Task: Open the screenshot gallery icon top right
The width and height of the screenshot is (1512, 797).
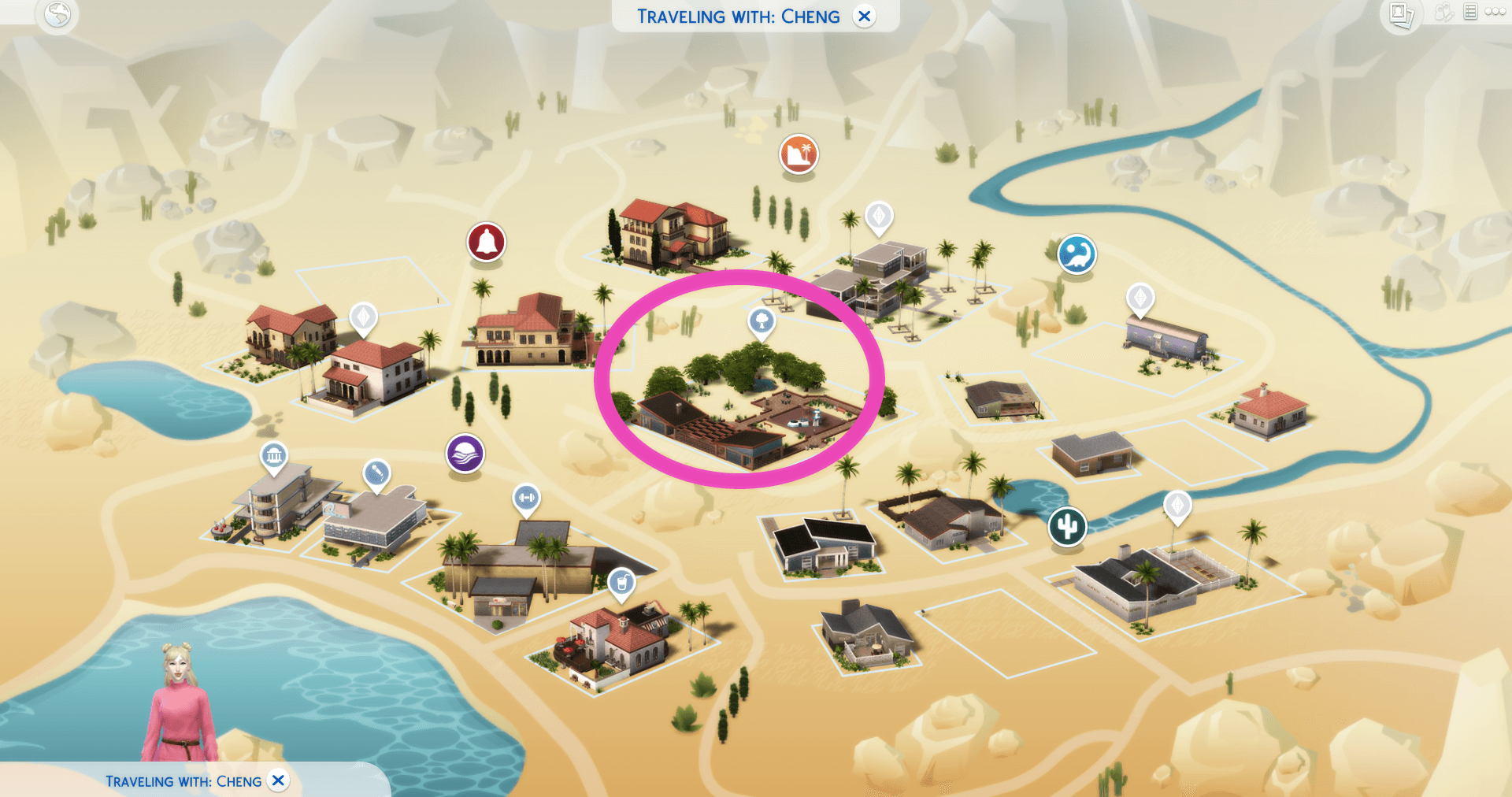Action: click(1402, 13)
